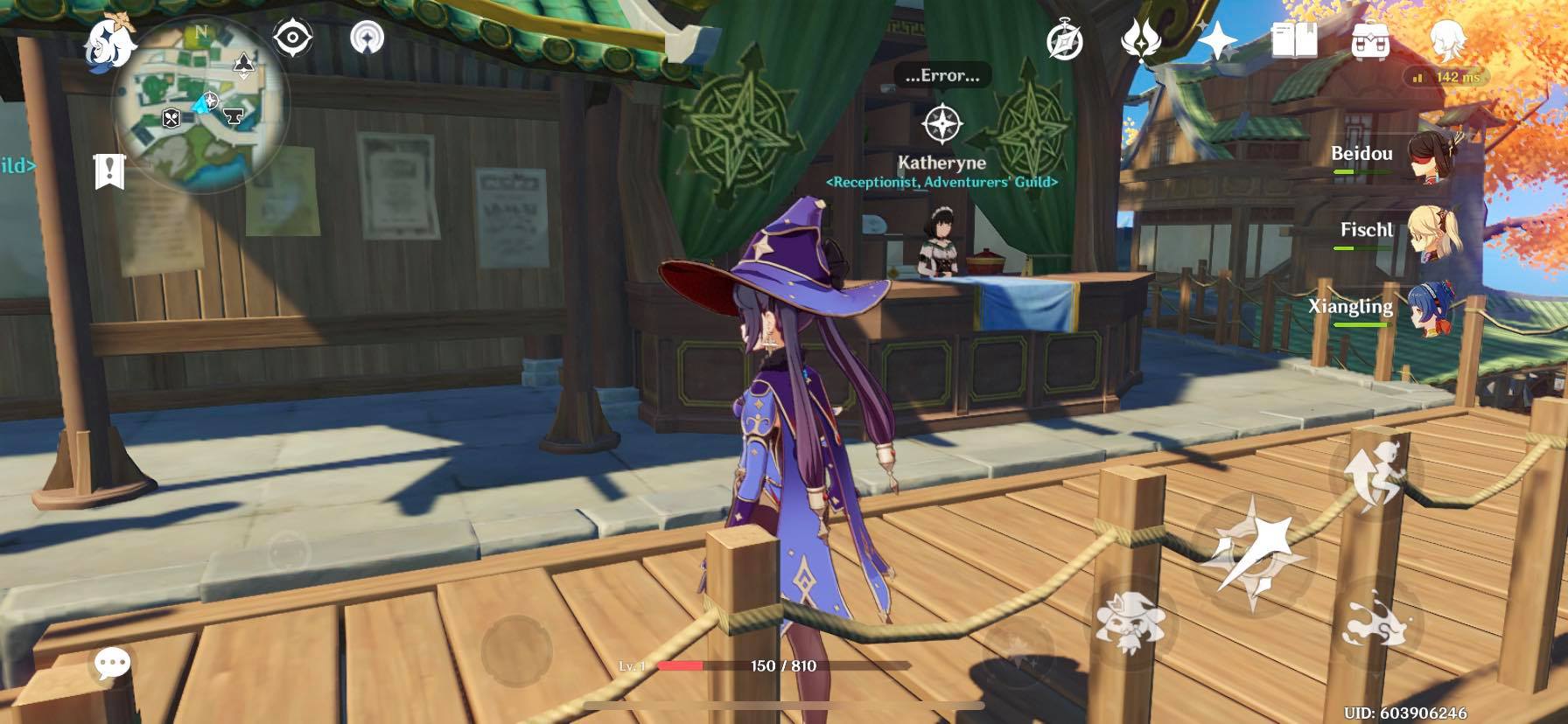This screenshot has width=1568, height=724.
Task: Talk to Katheryne via her compass marker
Action: (941, 123)
